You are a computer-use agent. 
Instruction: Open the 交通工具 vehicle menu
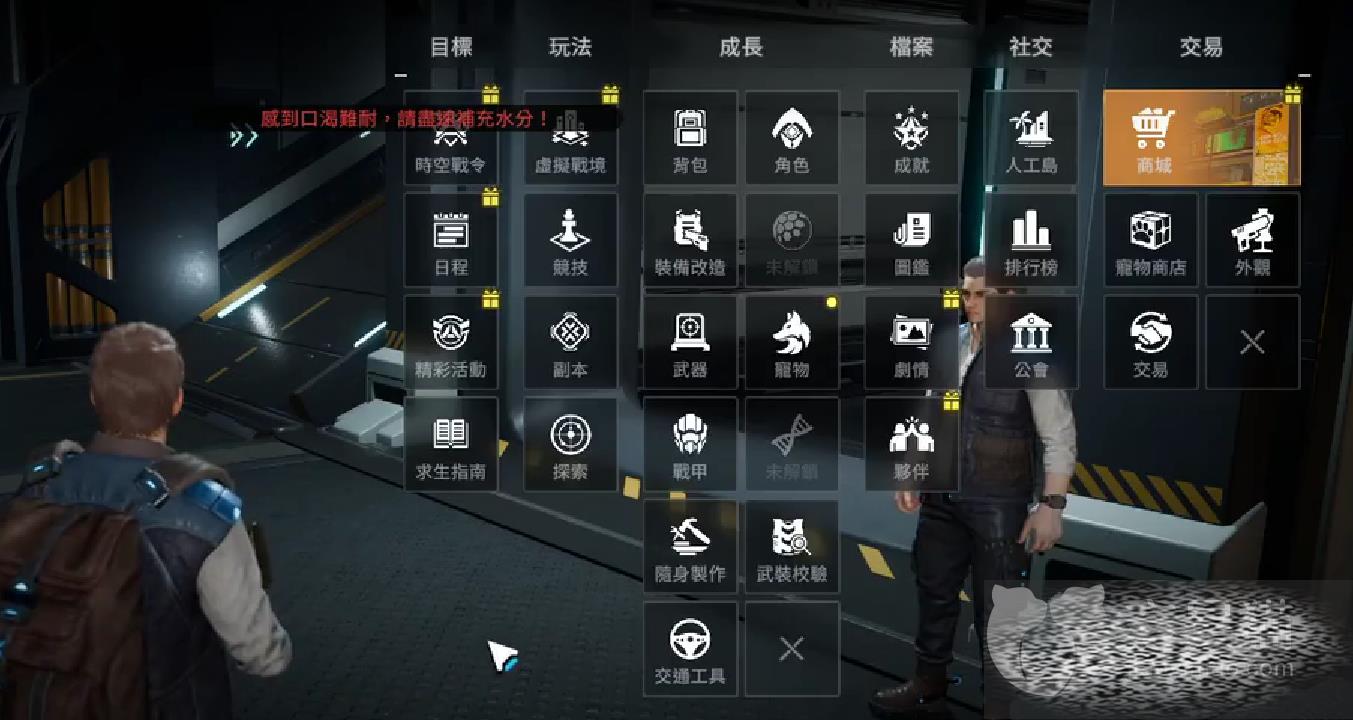coord(690,648)
